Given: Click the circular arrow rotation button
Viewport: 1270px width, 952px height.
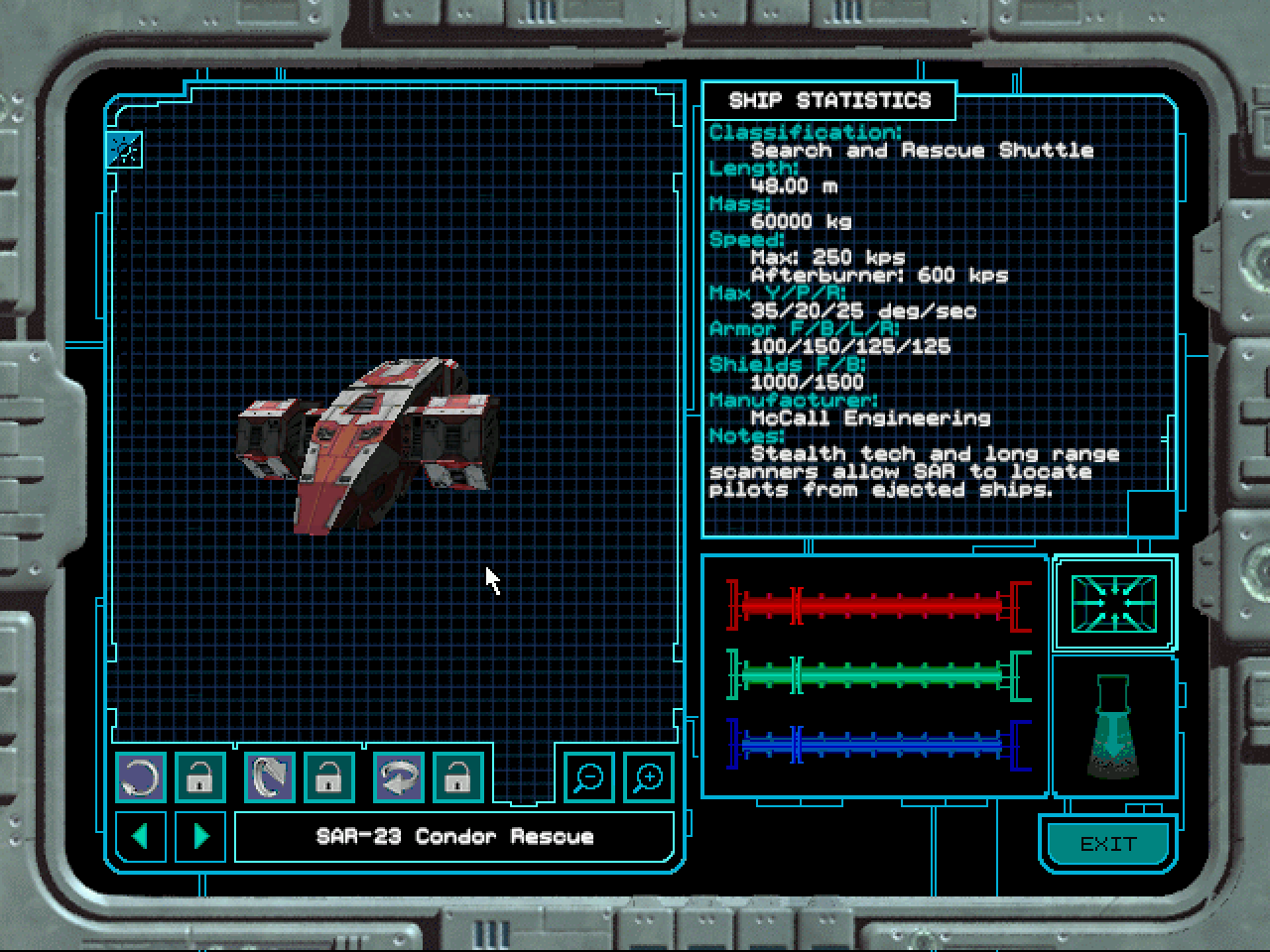Looking at the screenshot, I should point(141,776).
